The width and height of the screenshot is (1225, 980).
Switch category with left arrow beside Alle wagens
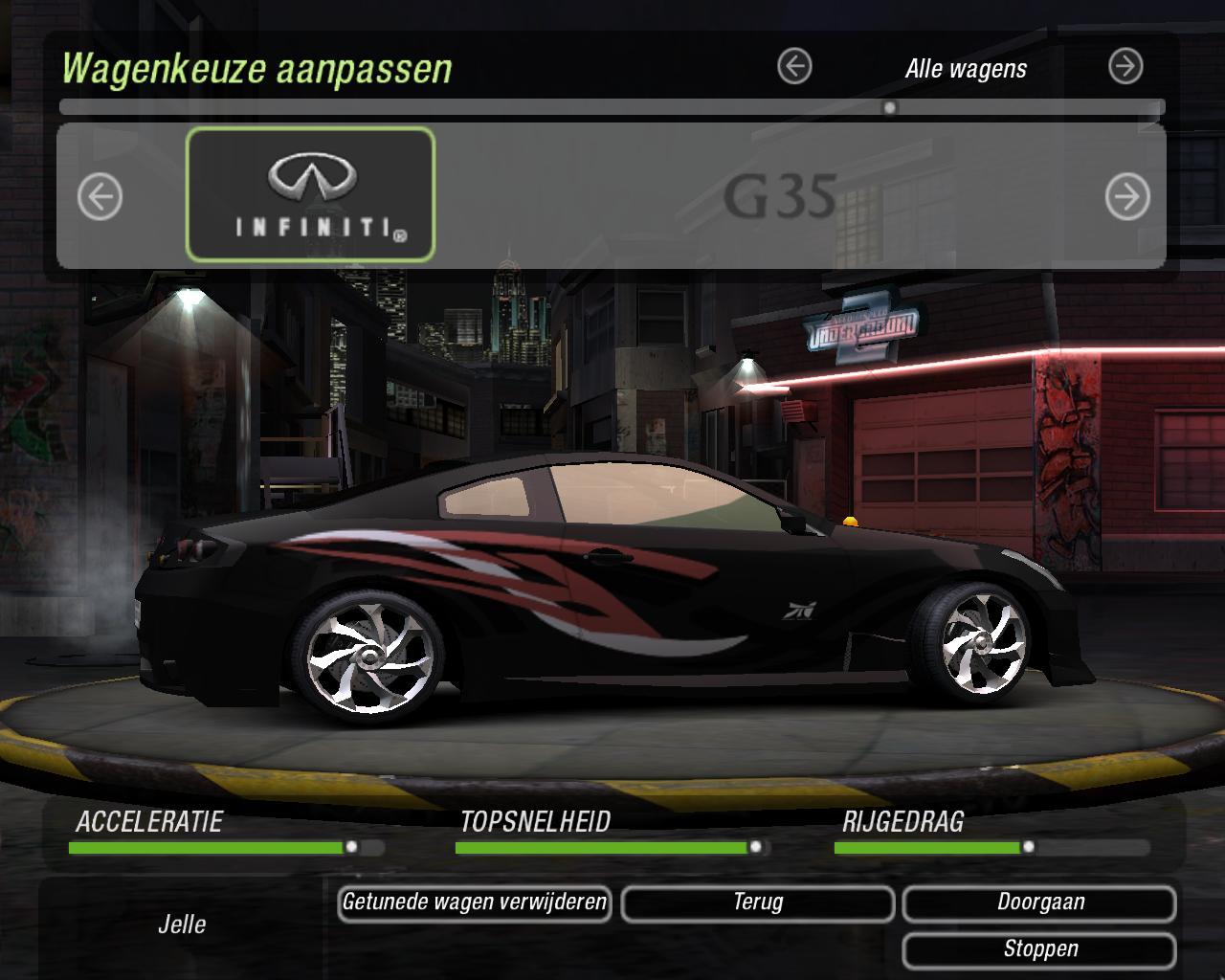pos(794,67)
